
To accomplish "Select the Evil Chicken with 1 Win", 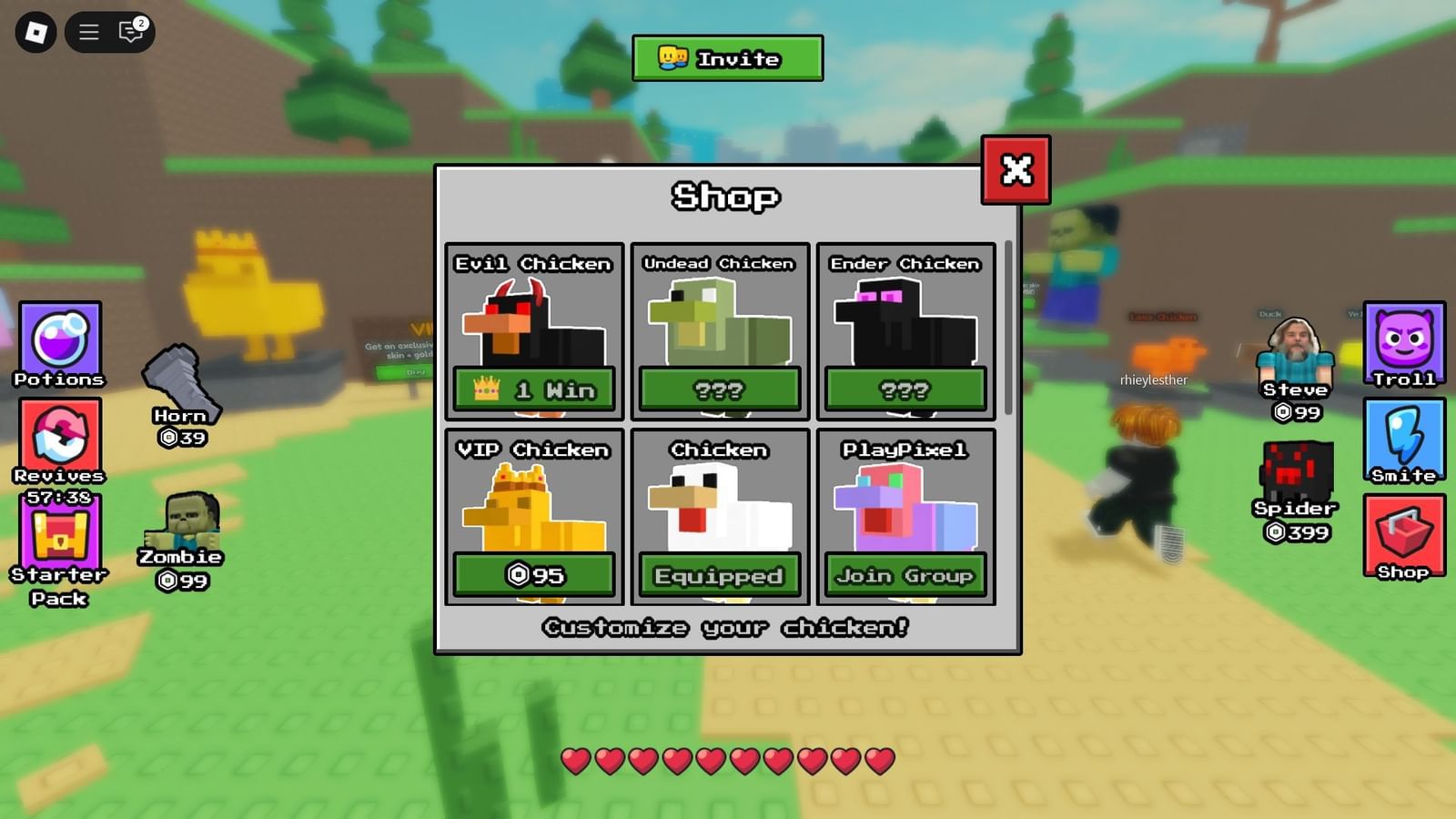I will 533,389.
